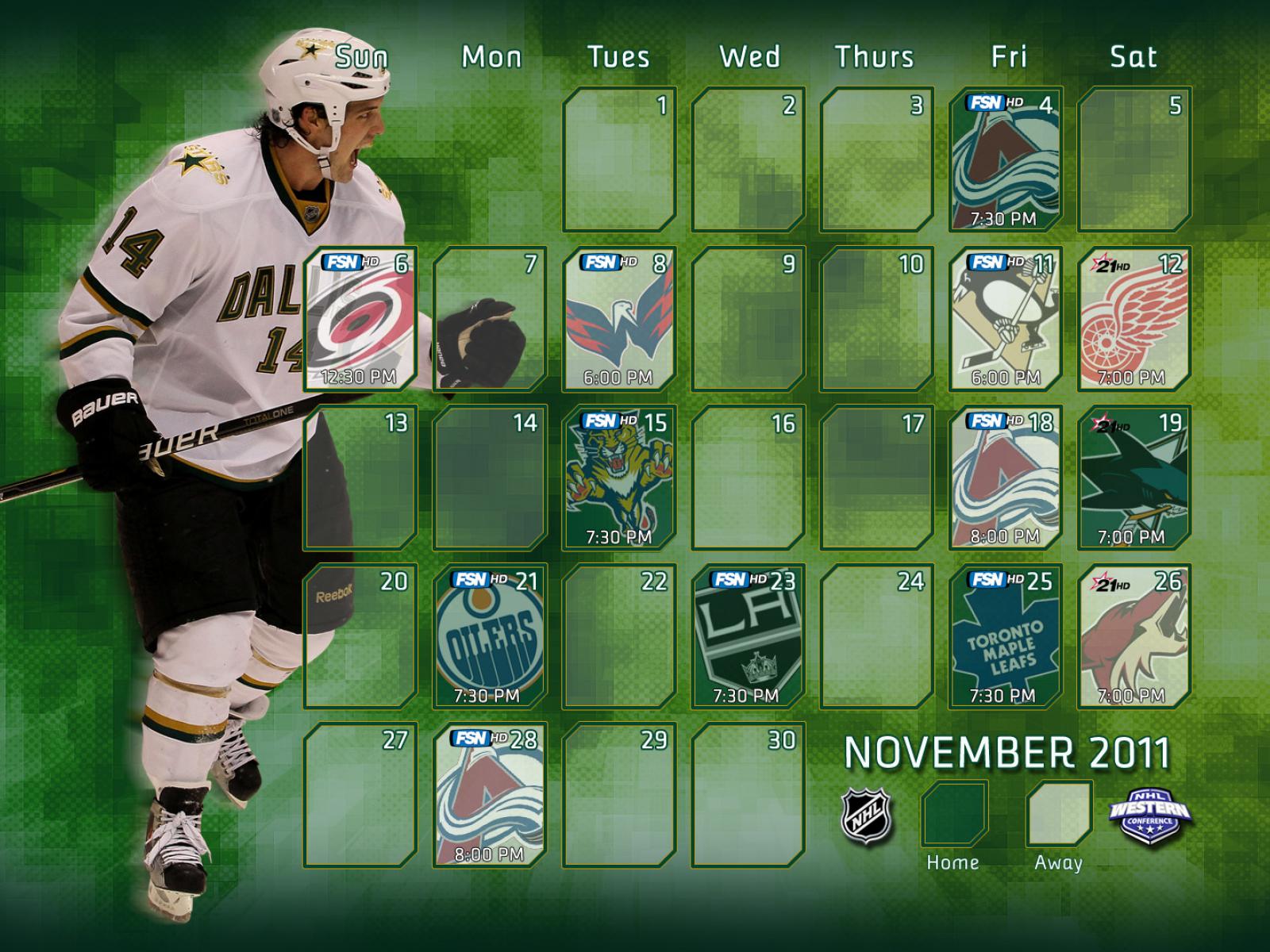Click the November 25 Toronto Maple Leafs tile
Image resolution: width=1270 pixels, height=952 pixels.
click(x=1006, y=636)
